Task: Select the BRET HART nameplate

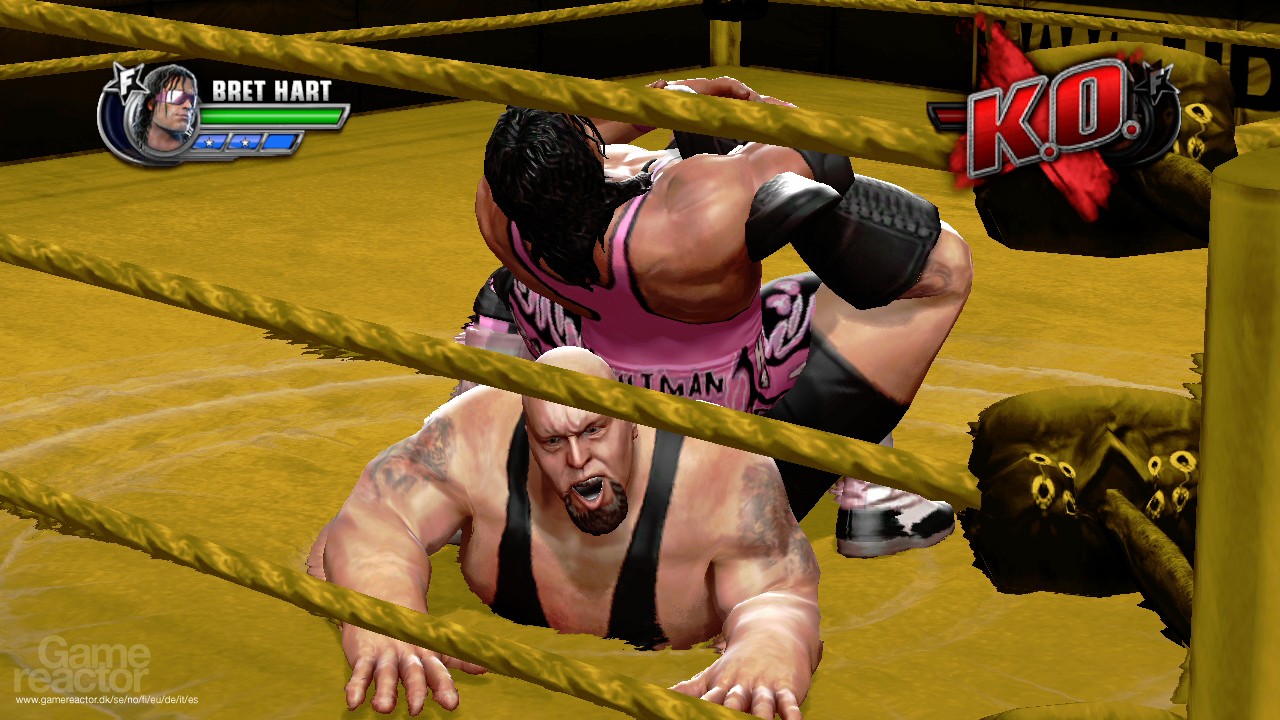Action: click(272, 88)
